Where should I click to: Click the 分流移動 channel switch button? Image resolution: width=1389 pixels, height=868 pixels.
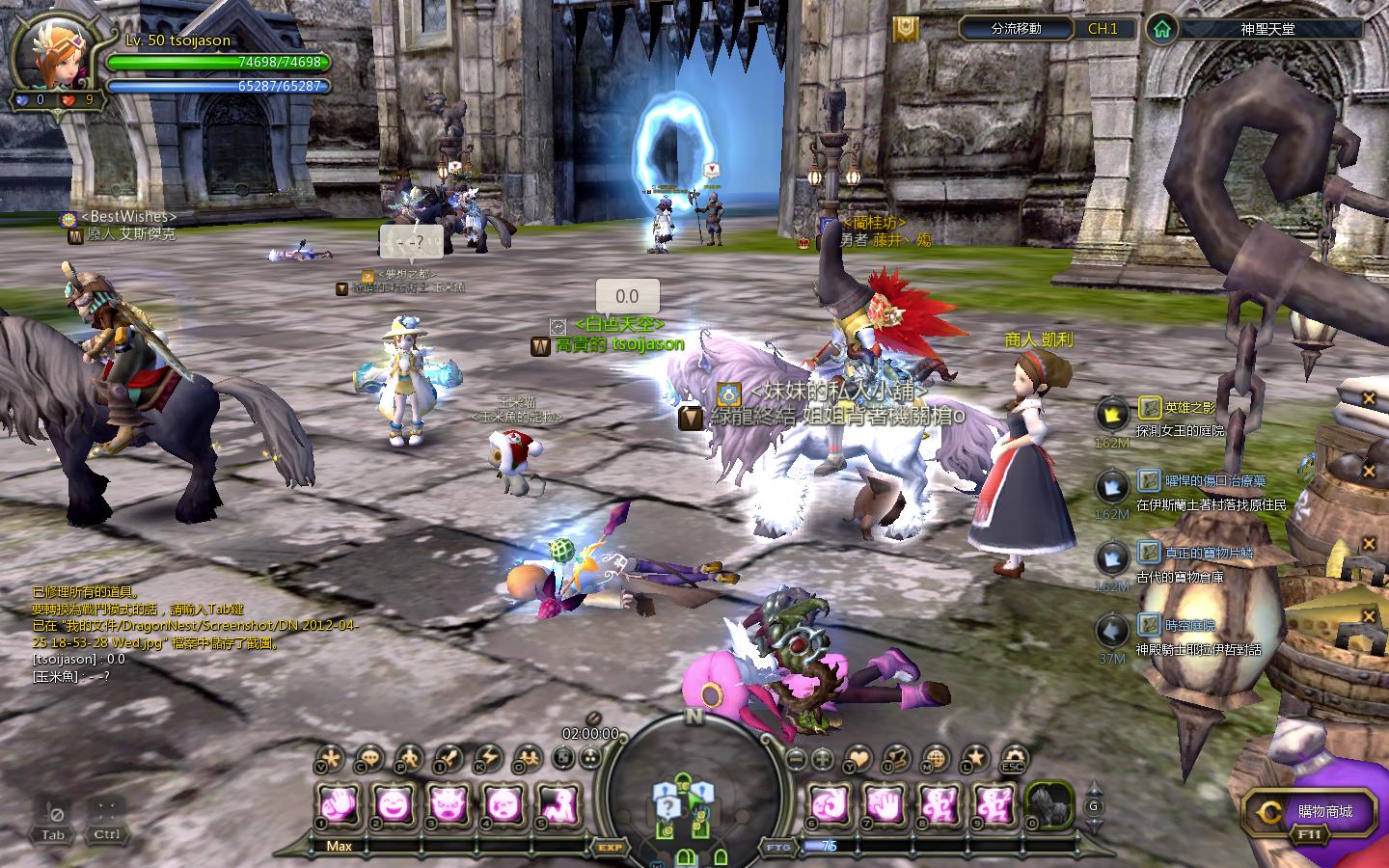pyautogui.click(x=1016, y=28)
